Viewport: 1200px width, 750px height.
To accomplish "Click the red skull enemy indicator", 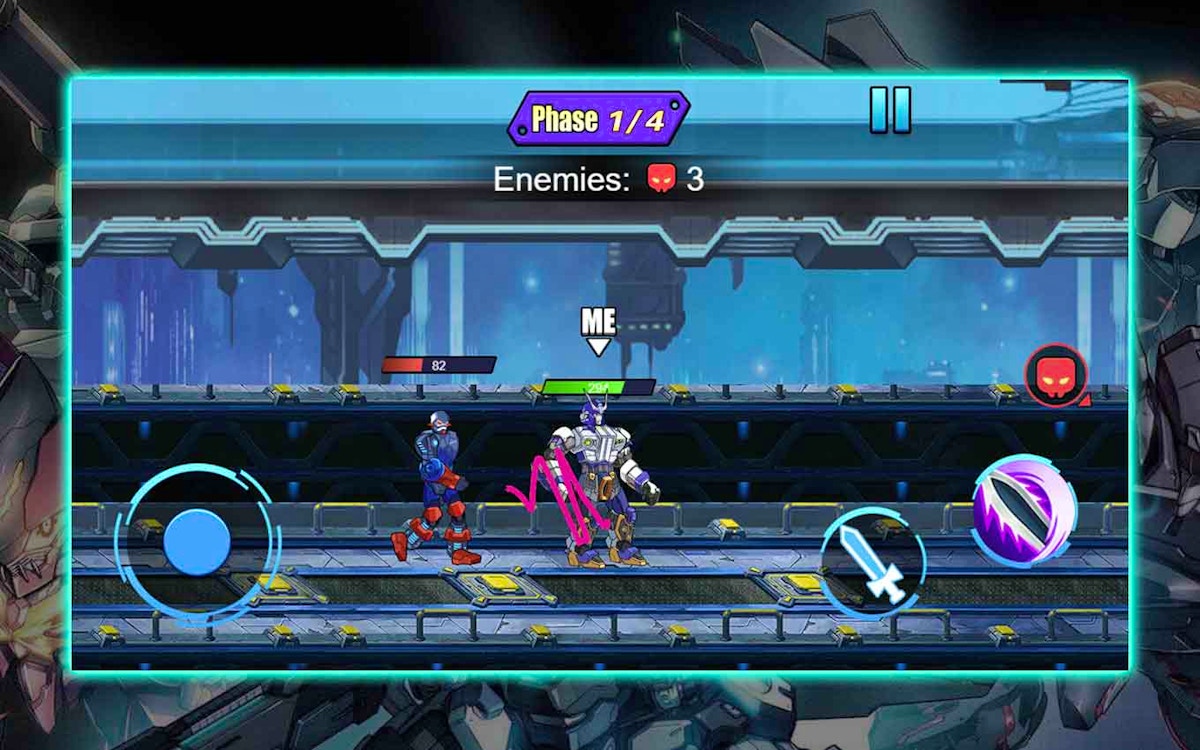I will 1054,376.
